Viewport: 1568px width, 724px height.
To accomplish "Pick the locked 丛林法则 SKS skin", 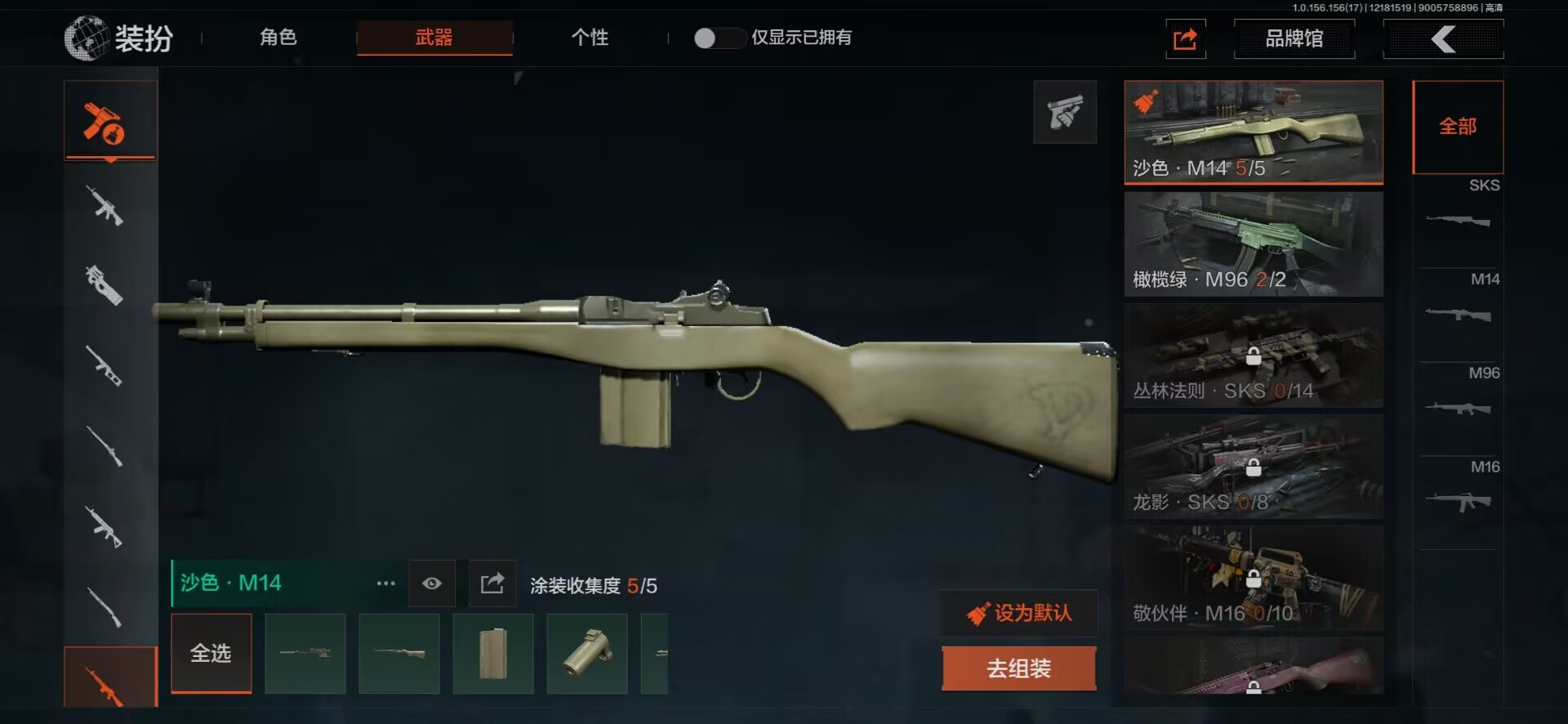I will tap(1253, 355).
